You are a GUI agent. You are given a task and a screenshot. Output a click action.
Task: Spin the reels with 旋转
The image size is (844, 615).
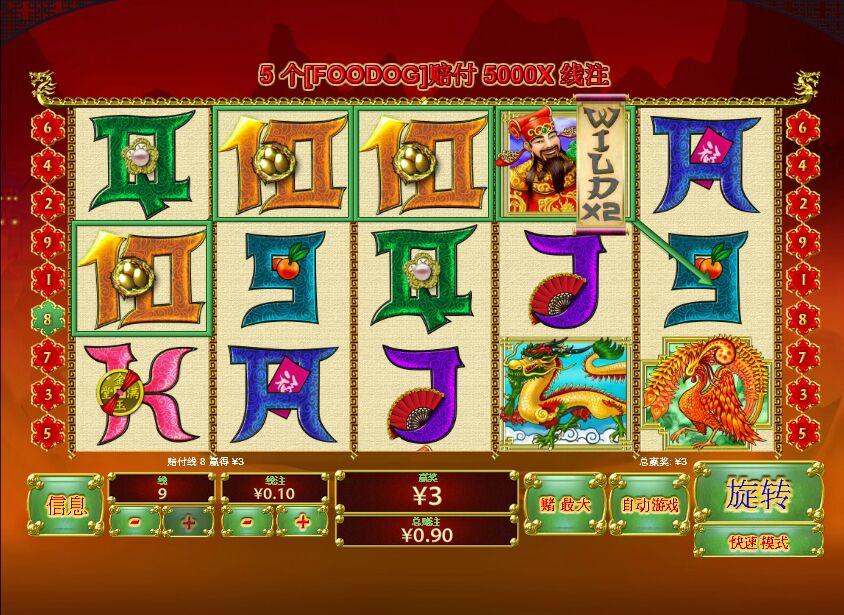tap(758, 493)
